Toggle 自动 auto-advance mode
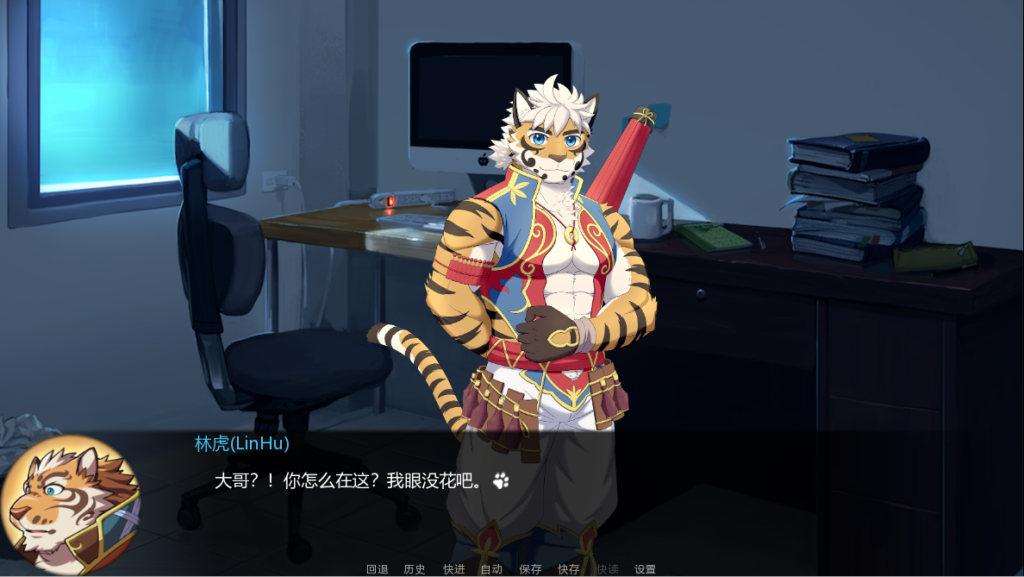1024x577 pixels. pyautogui.click(x=491, y=569)
